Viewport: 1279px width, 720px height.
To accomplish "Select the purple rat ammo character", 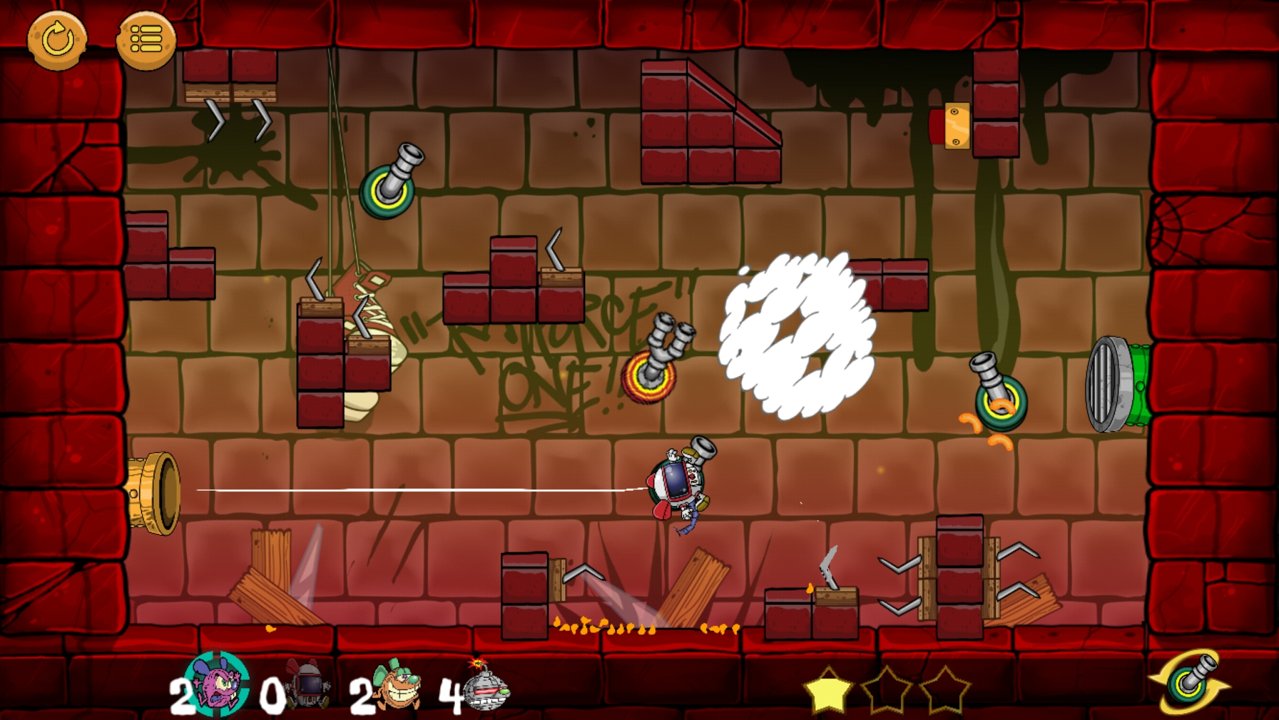I will [x=218, y=683].
